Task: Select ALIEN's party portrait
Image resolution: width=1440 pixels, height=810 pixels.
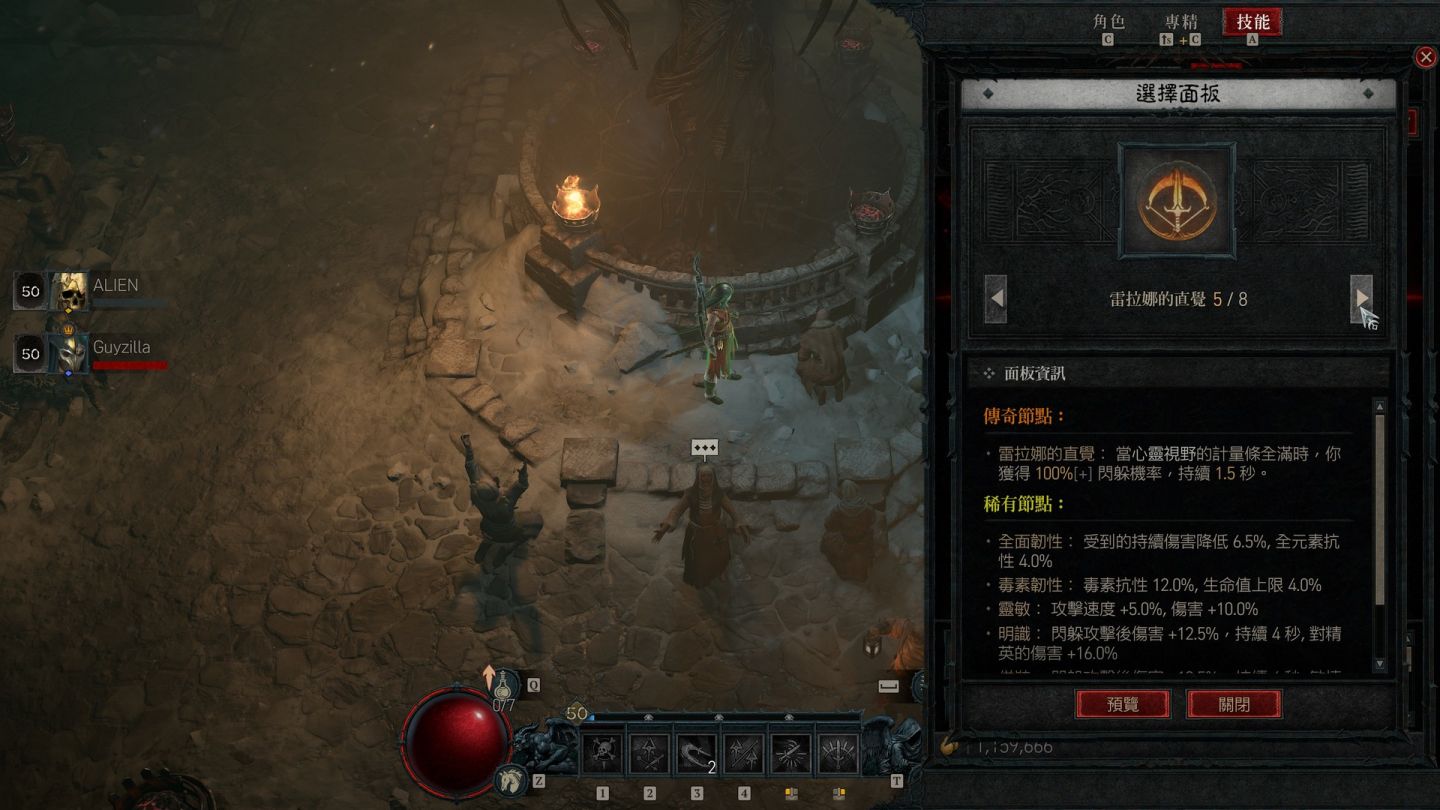Action: [71, 292]
